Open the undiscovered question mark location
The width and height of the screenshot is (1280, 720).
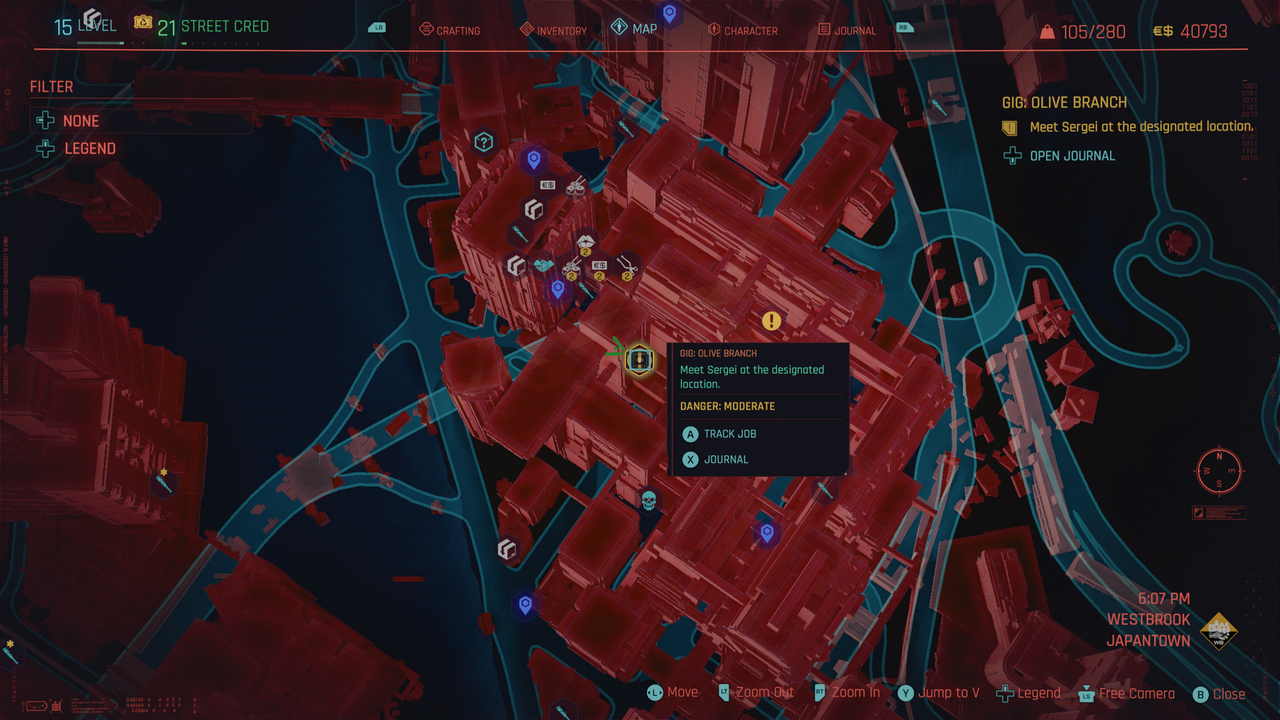tap(484, 142)
